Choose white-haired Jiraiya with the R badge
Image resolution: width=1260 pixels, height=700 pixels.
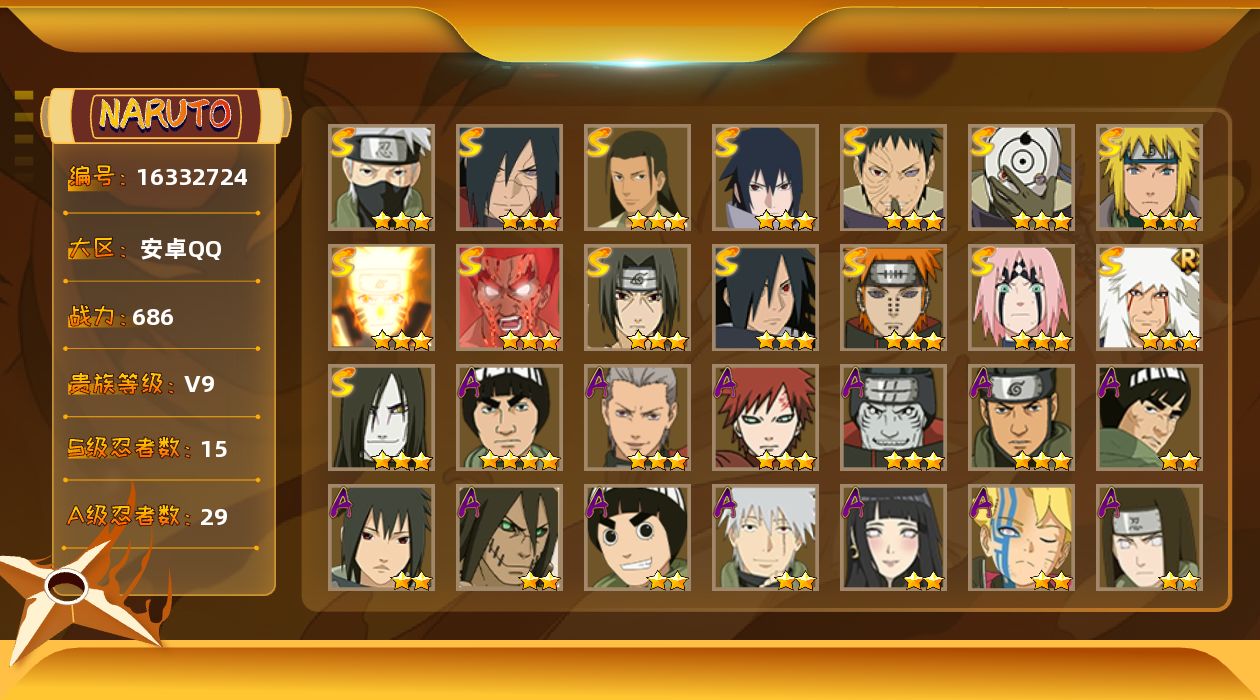(1149, 298)
